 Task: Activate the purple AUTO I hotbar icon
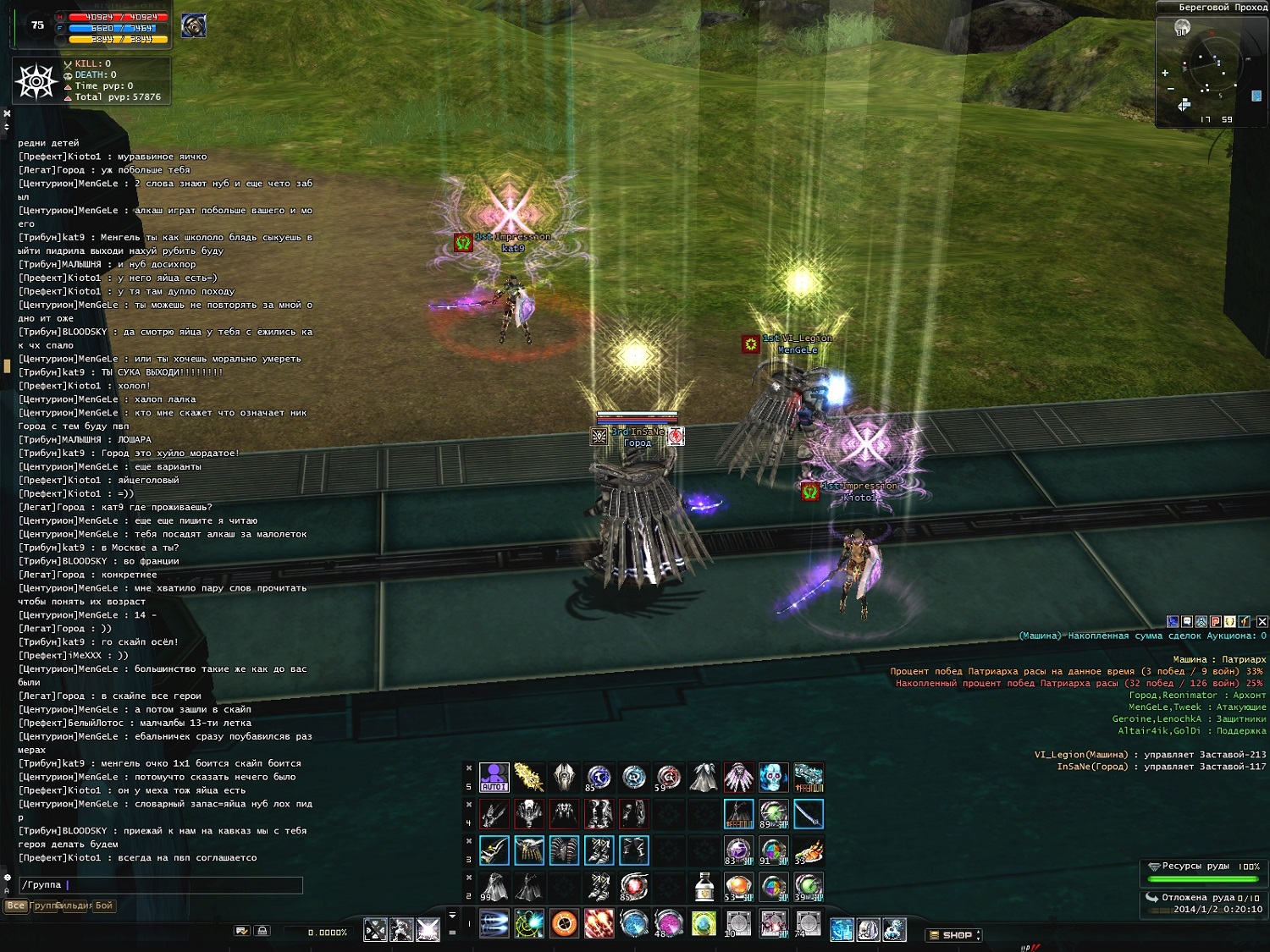click(494, 777)
